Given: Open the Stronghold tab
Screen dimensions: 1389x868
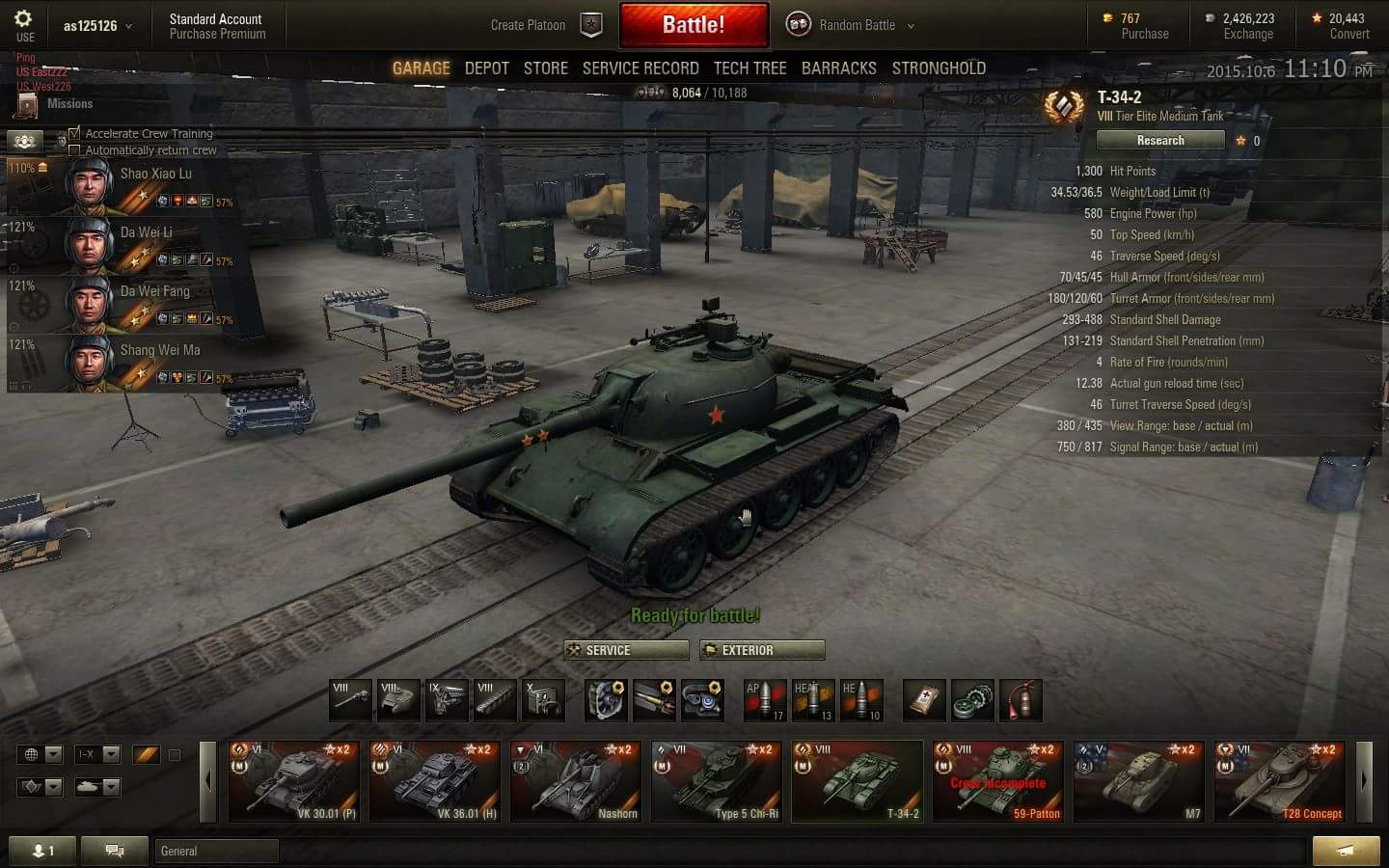Looking at the screenshot, I should 938,68.
